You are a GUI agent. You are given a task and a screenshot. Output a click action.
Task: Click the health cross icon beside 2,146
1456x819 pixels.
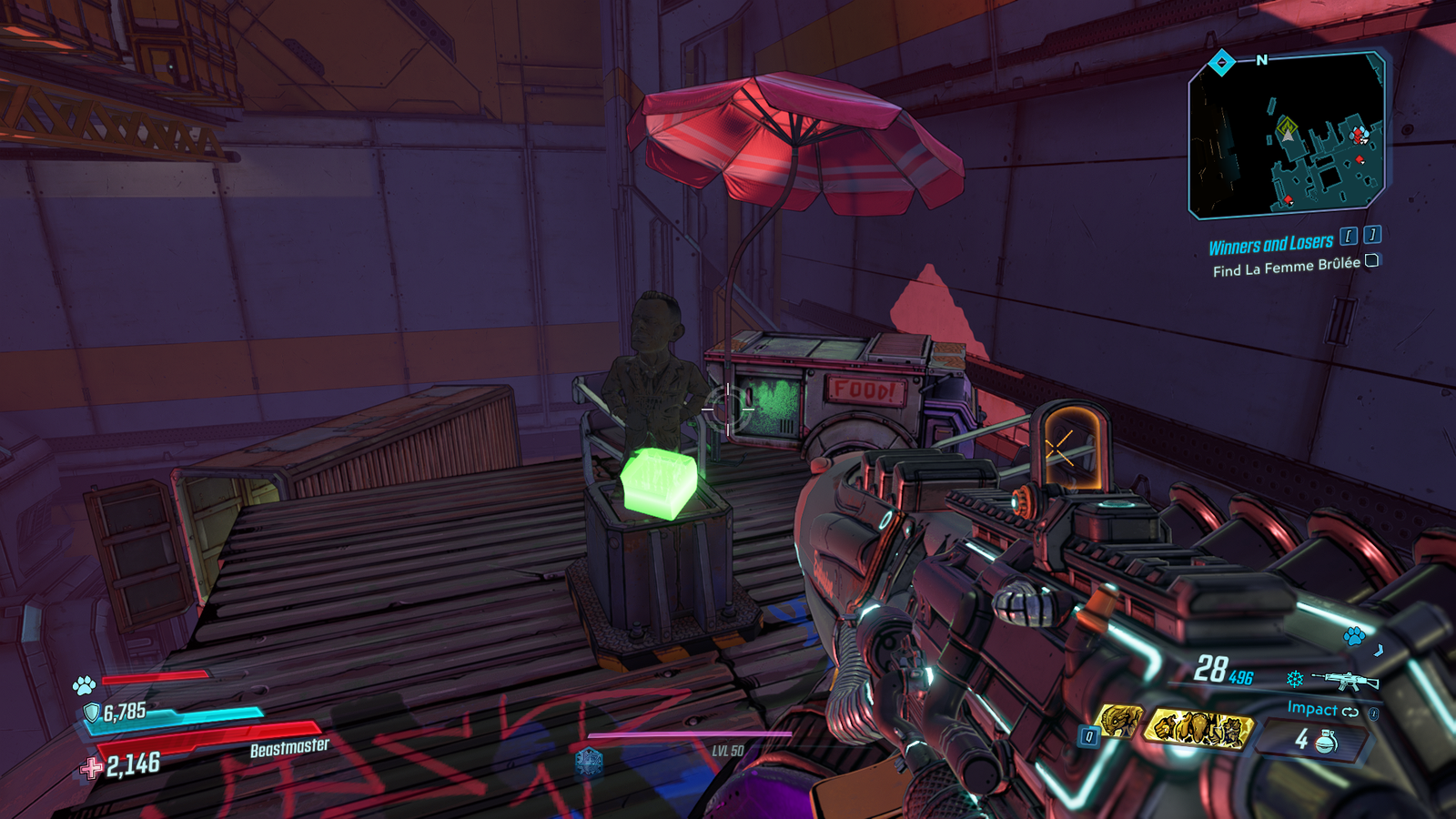(91, 766)
